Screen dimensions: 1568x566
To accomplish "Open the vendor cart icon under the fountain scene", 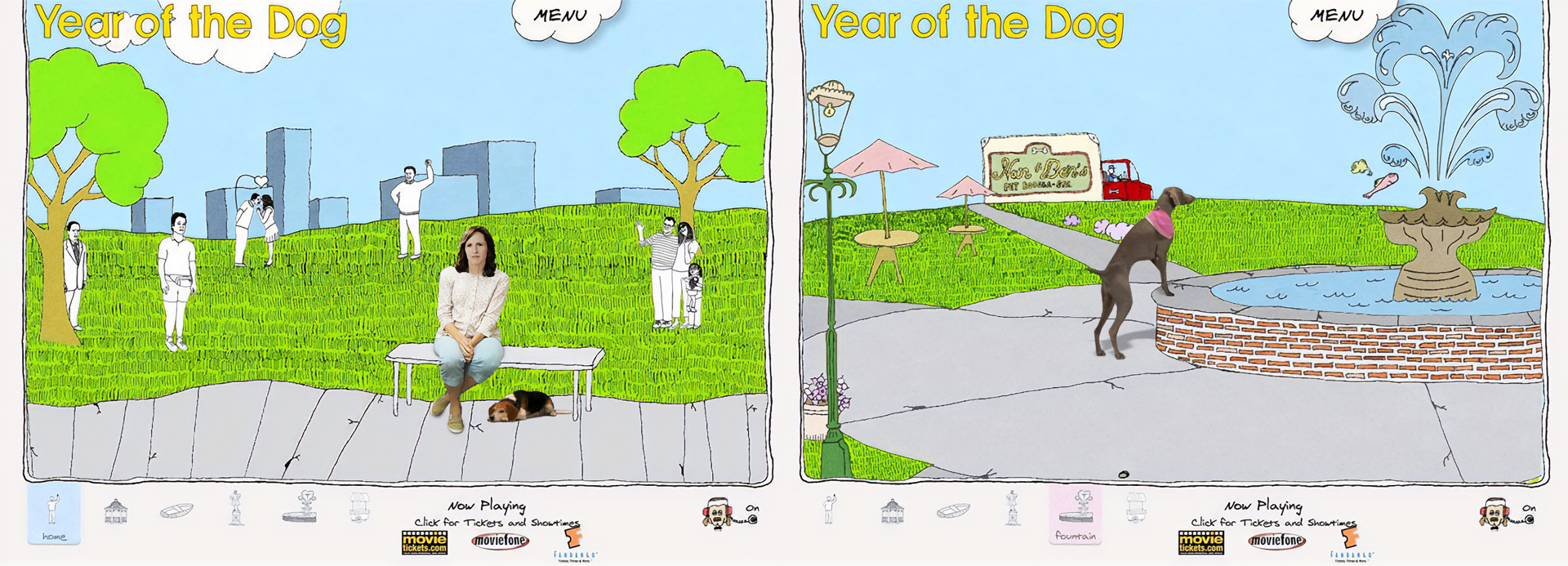I will [x=1136, y=508].
